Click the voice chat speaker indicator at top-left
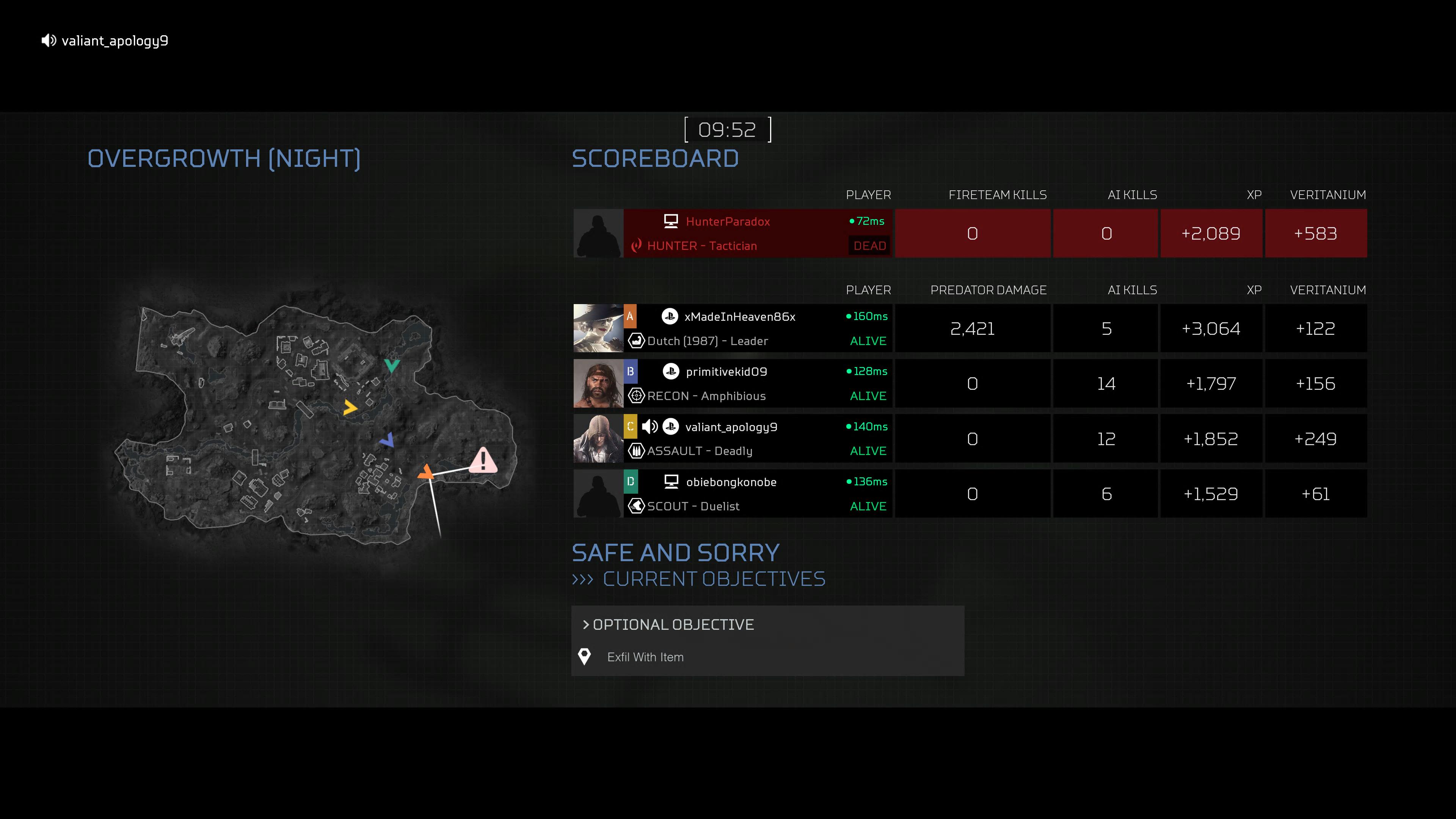This screenshot has width=1456, height=819. click(49, 41)
